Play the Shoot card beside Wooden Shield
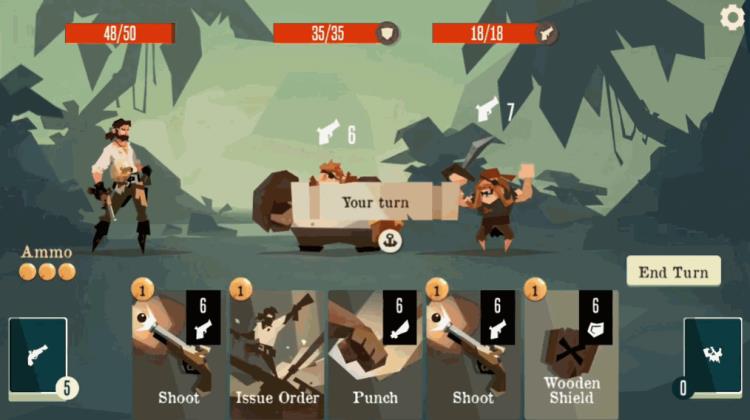Screen dimensions: 750x420 click(472, 350)
